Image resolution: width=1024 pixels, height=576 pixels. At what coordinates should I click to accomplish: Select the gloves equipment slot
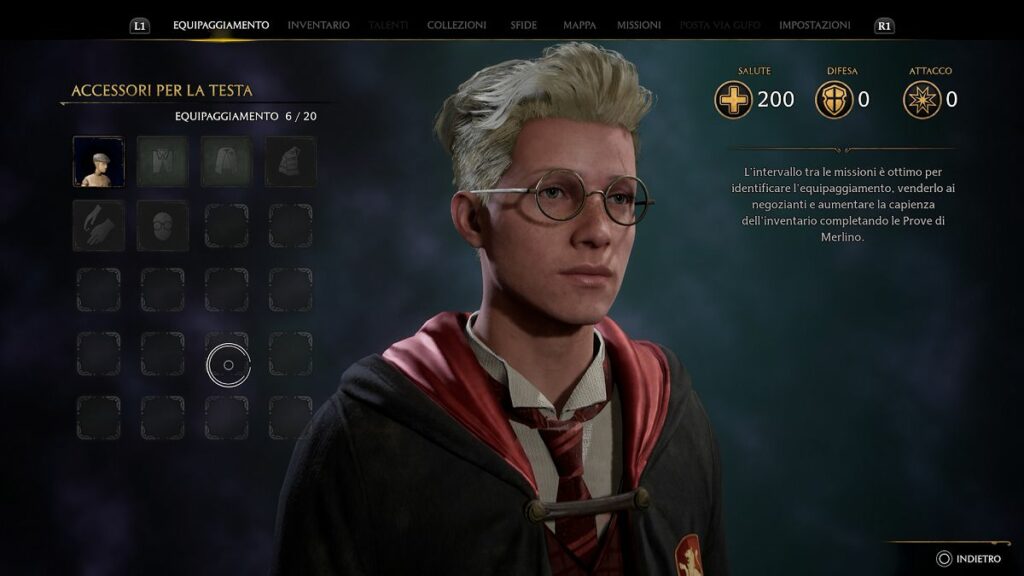99,225
